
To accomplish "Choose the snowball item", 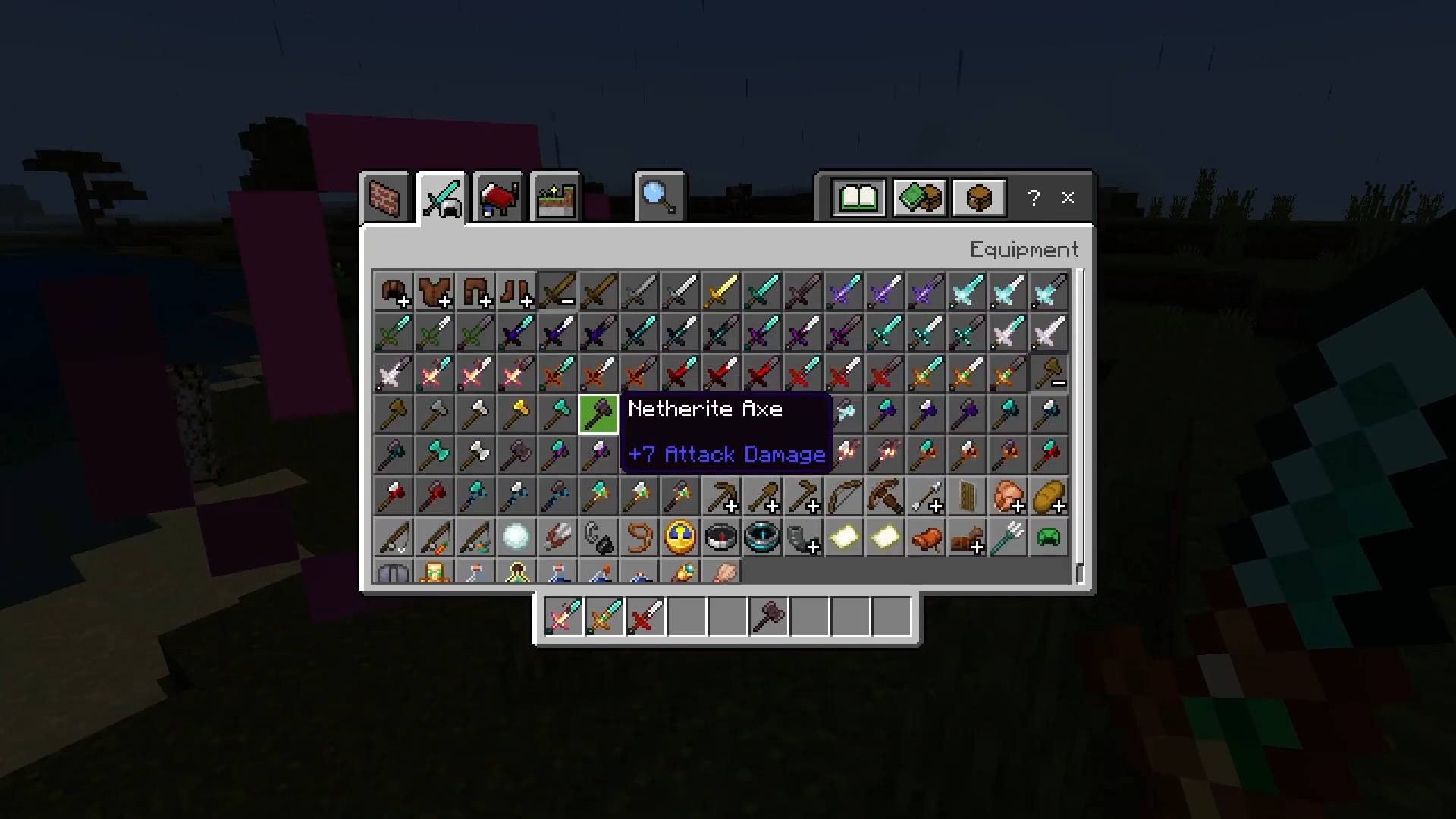I will pos(516,537).
